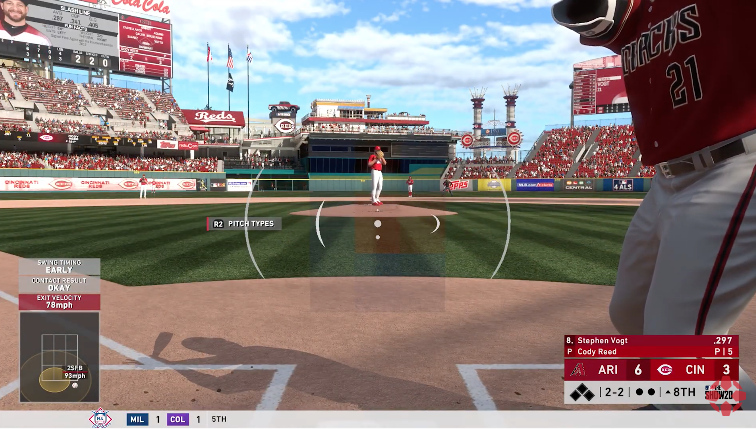Select the strike zone pitch tracker panel
756x429 pixels.
59,357
